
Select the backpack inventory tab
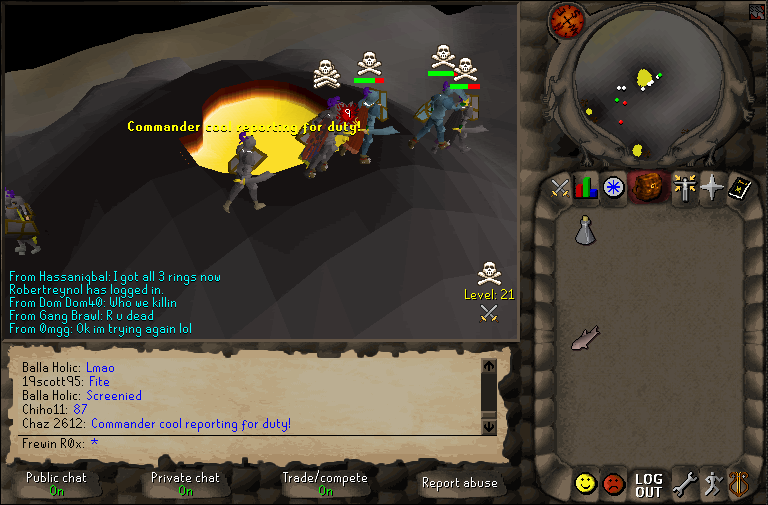click(648, 187)
